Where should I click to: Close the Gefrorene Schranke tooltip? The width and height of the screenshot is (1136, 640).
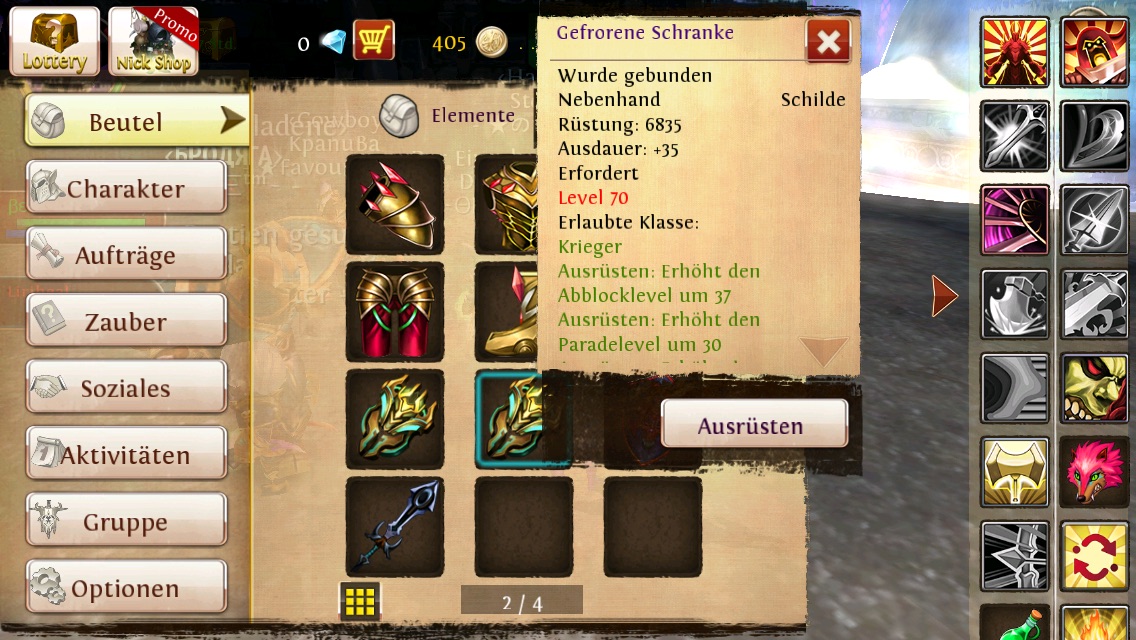click(x=828, y=42)
